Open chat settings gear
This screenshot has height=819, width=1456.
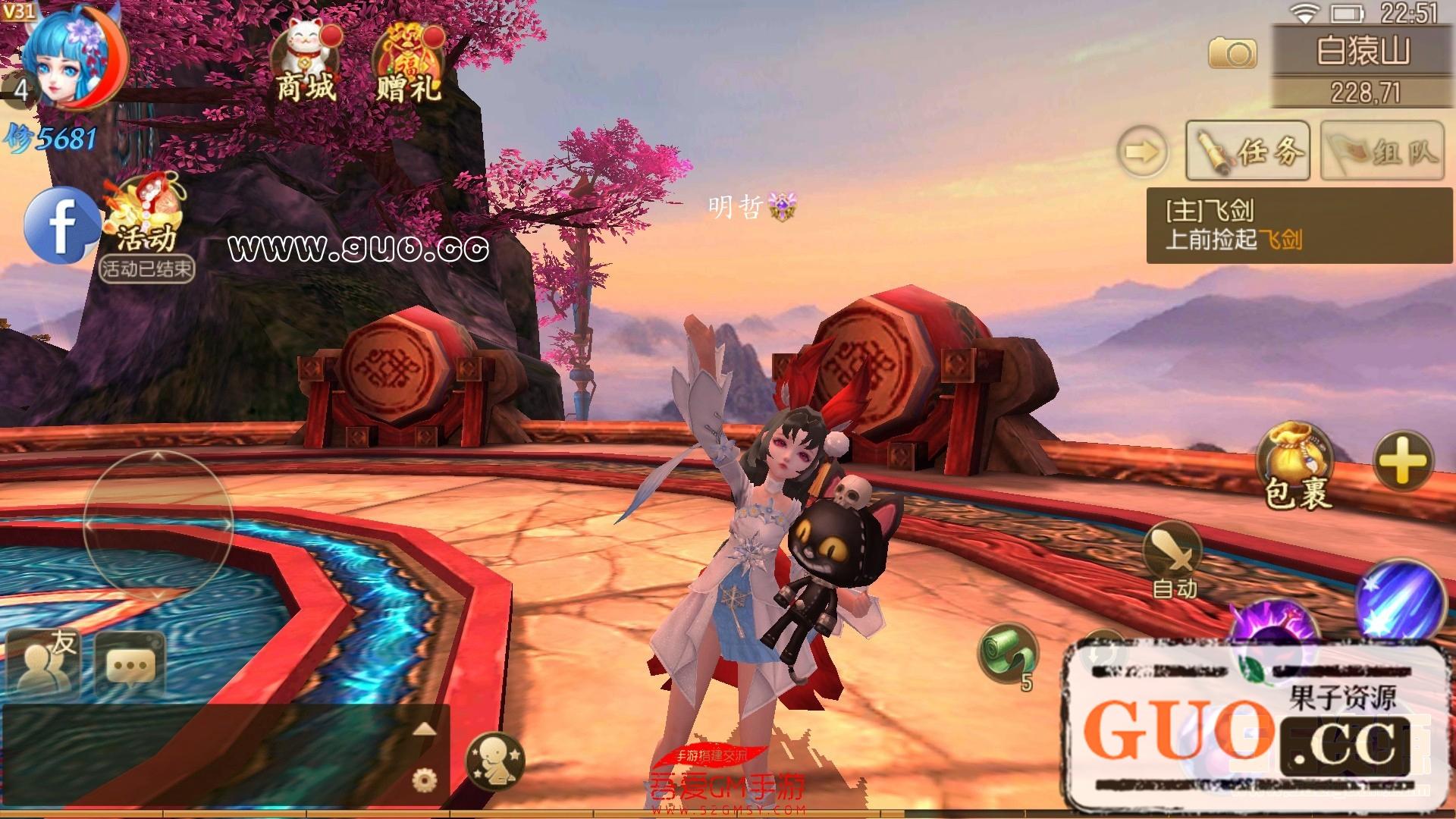423,779
